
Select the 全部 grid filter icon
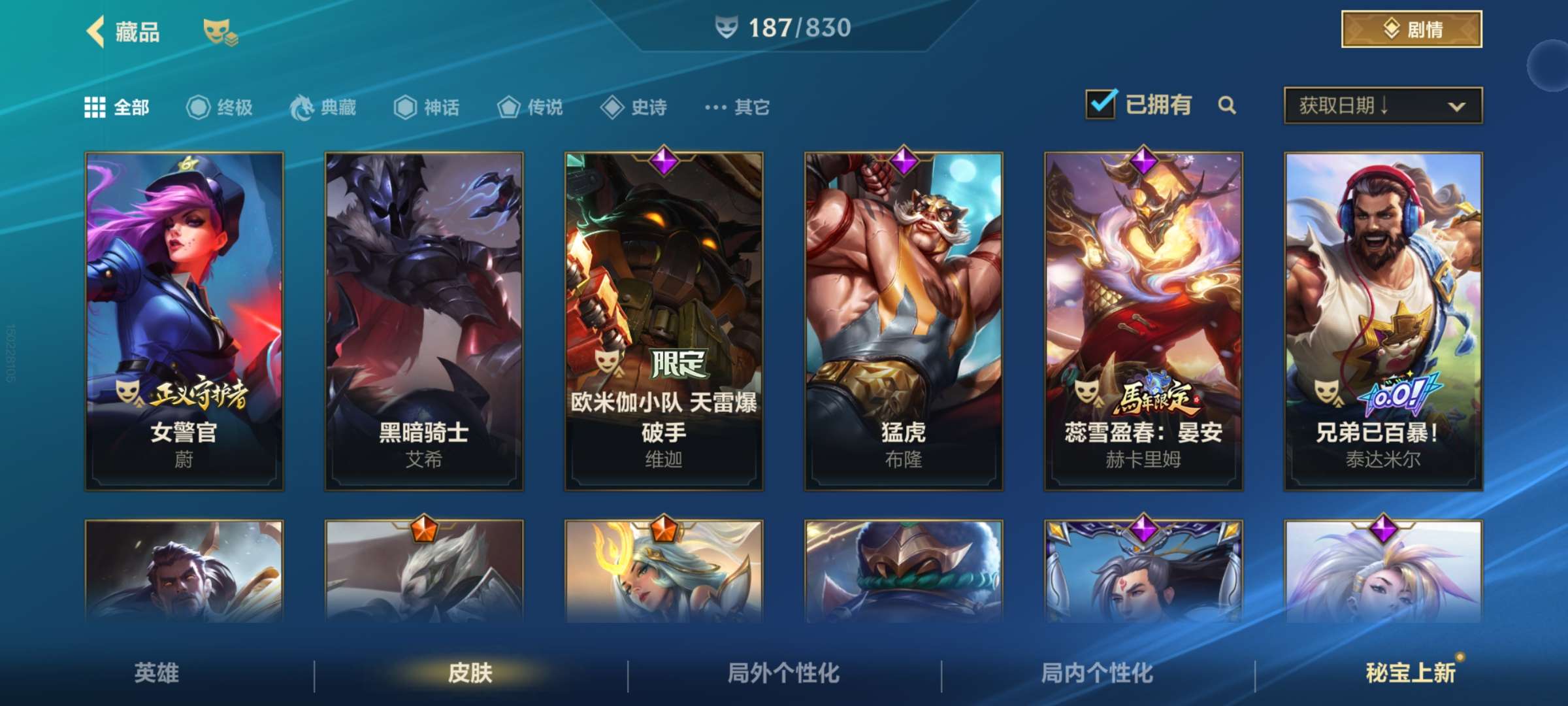[x=96, y=107]
